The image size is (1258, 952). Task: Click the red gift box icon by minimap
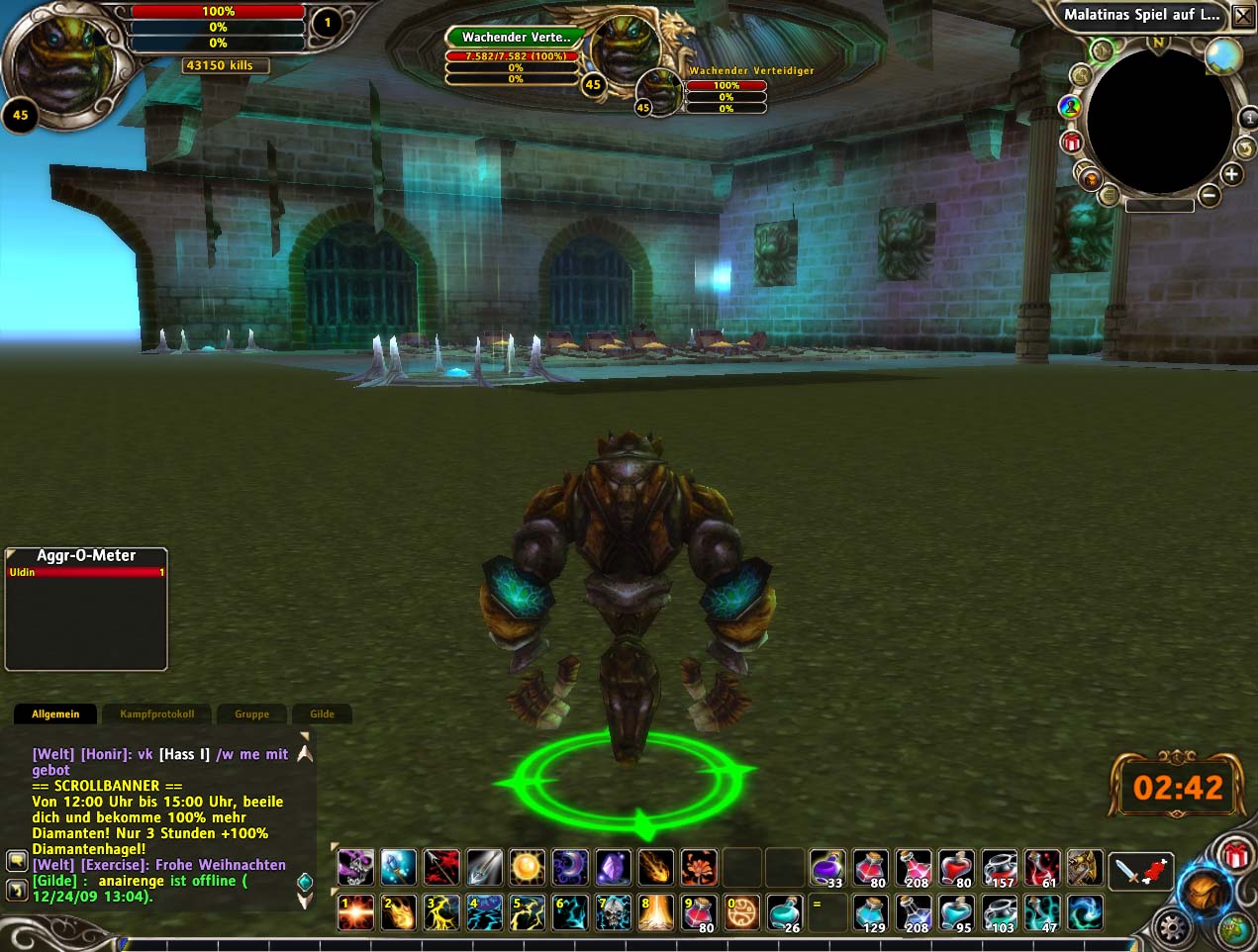coord(1072,143)
